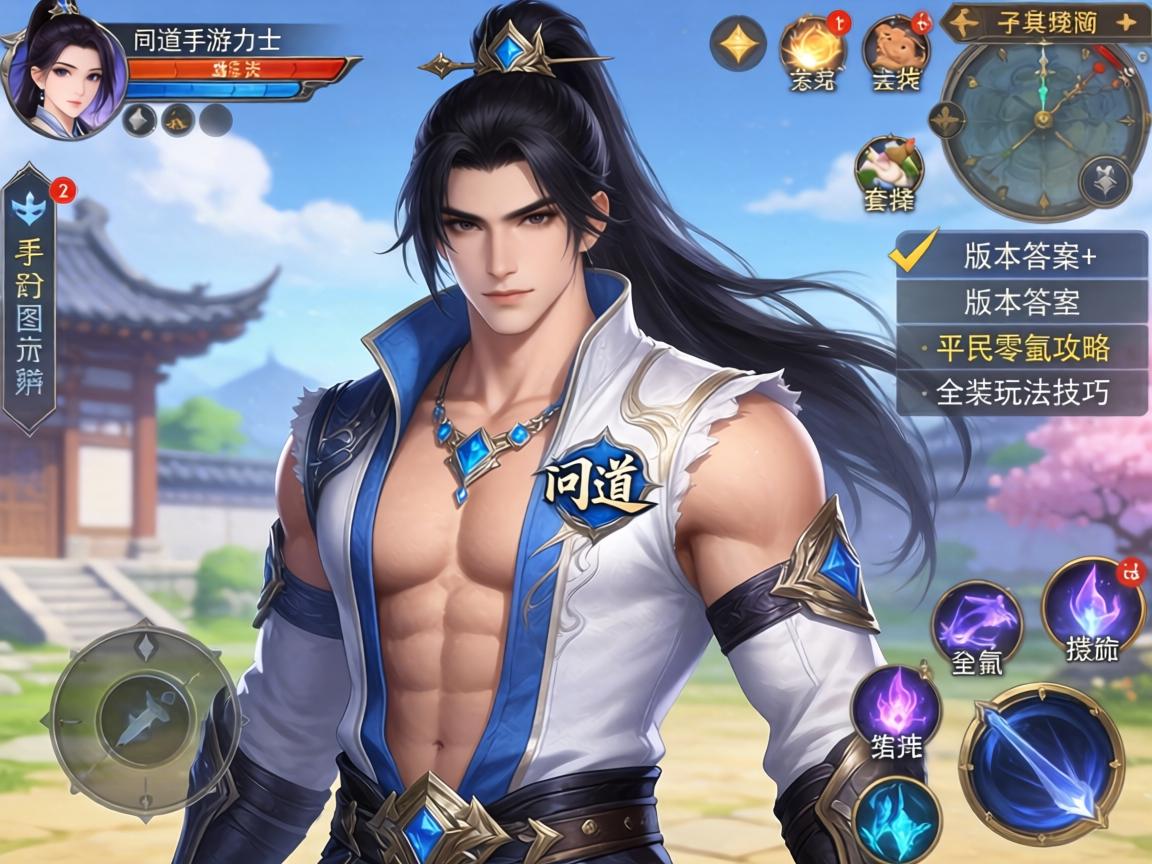1152x864 pixels.
Task: Click the gold four-point star icon
Action: [x=738, y=45]
